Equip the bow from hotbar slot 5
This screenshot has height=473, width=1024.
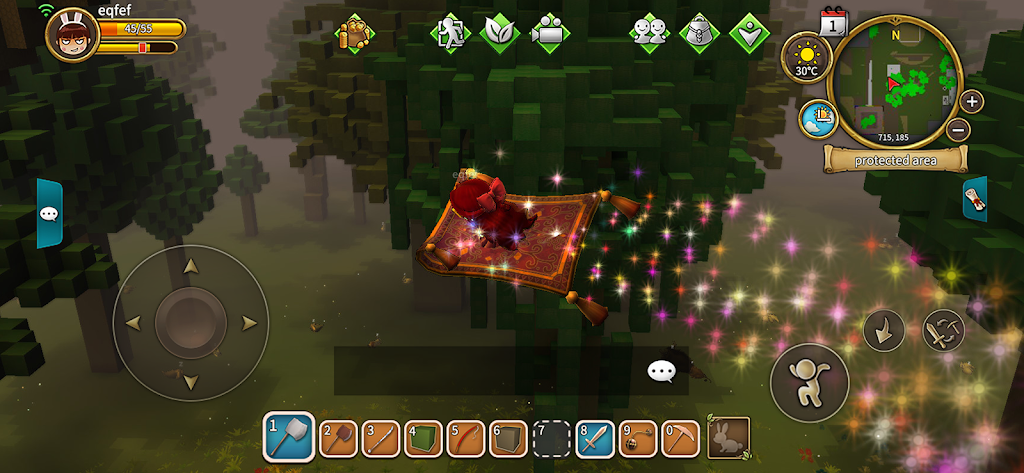(466, 437)
